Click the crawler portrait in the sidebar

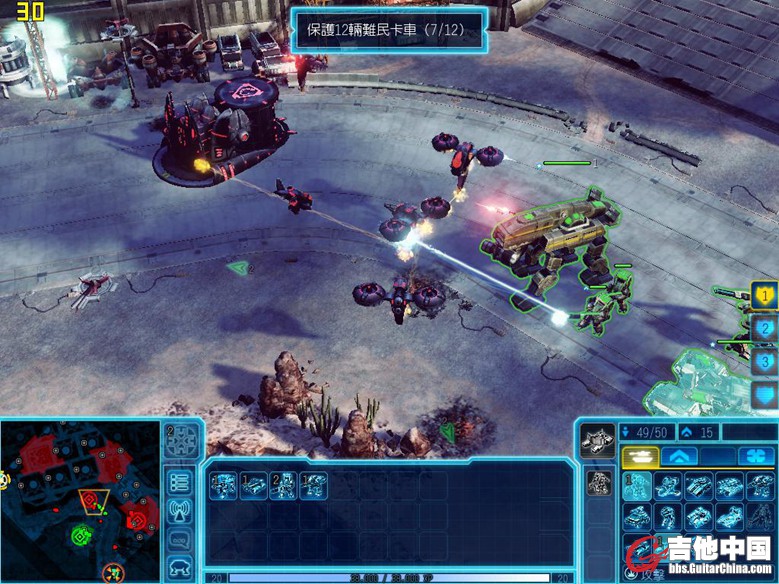click(598, 440)
